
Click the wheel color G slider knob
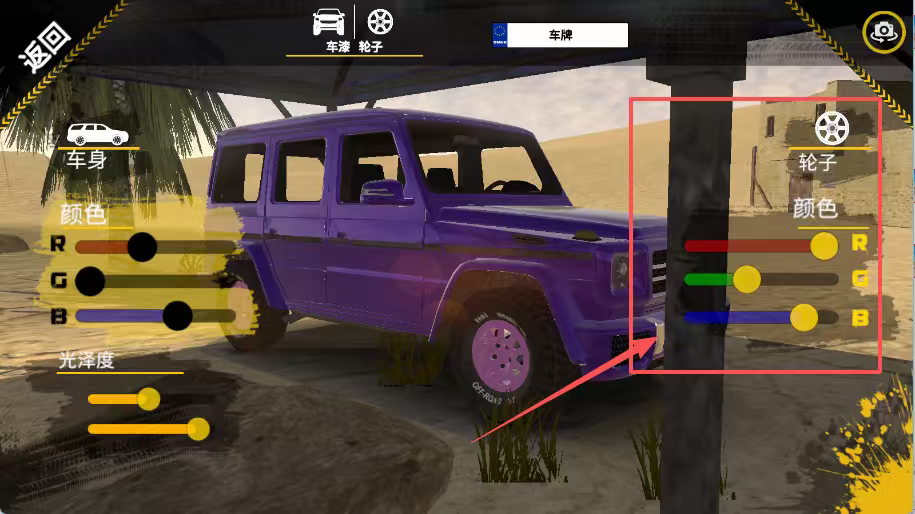[x=747, y=280]
